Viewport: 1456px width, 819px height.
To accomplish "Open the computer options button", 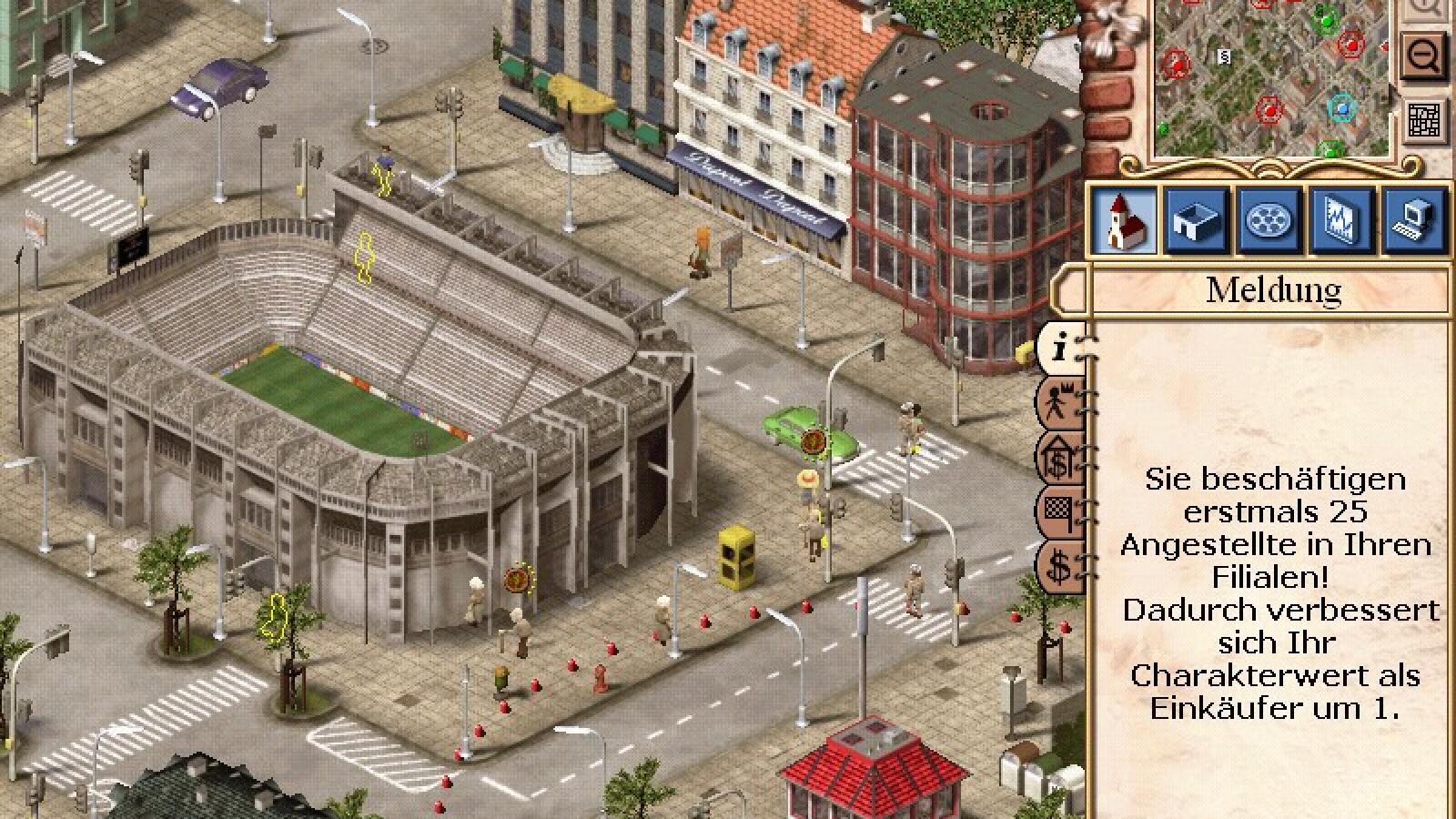I will (x=1413, y=220).
